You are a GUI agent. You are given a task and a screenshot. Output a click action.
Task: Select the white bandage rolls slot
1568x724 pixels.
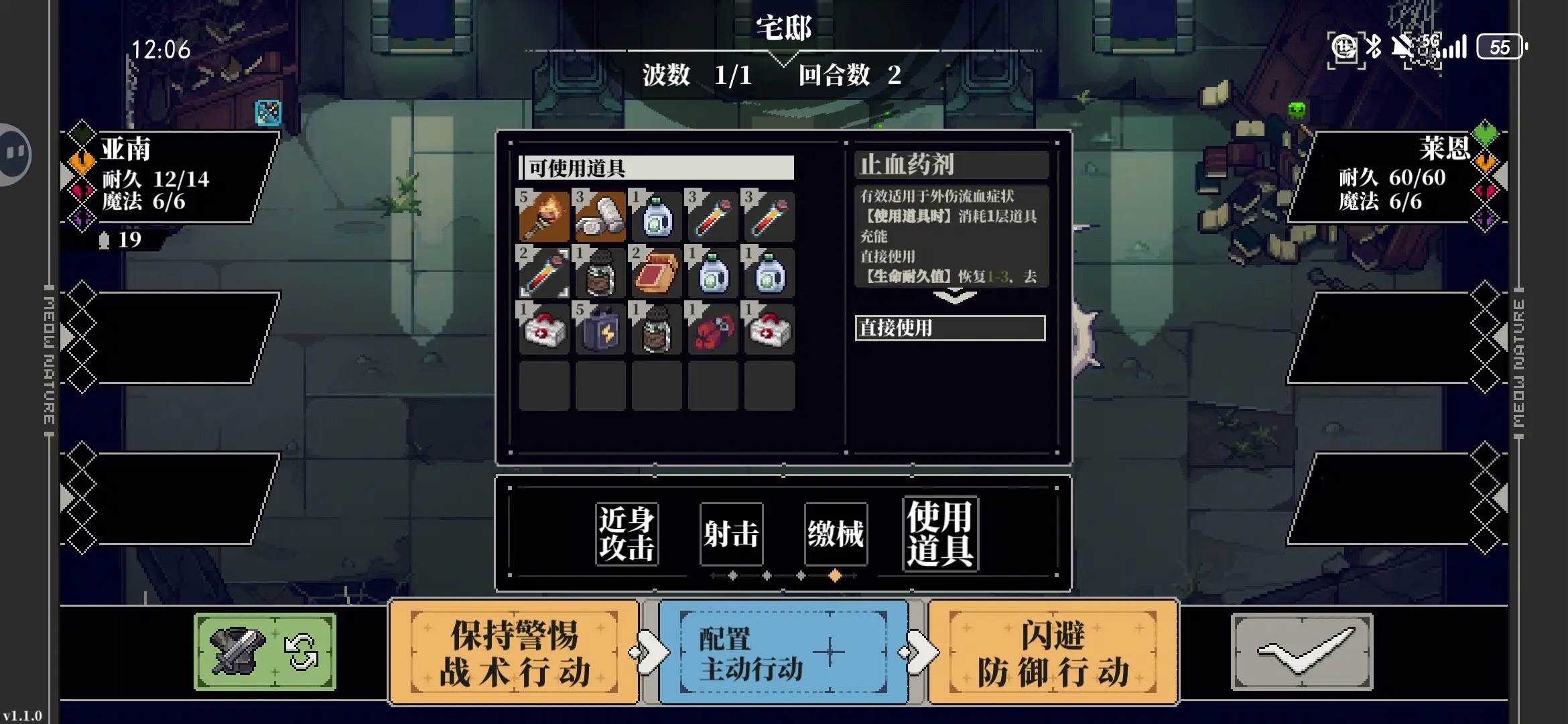(600, 216)
